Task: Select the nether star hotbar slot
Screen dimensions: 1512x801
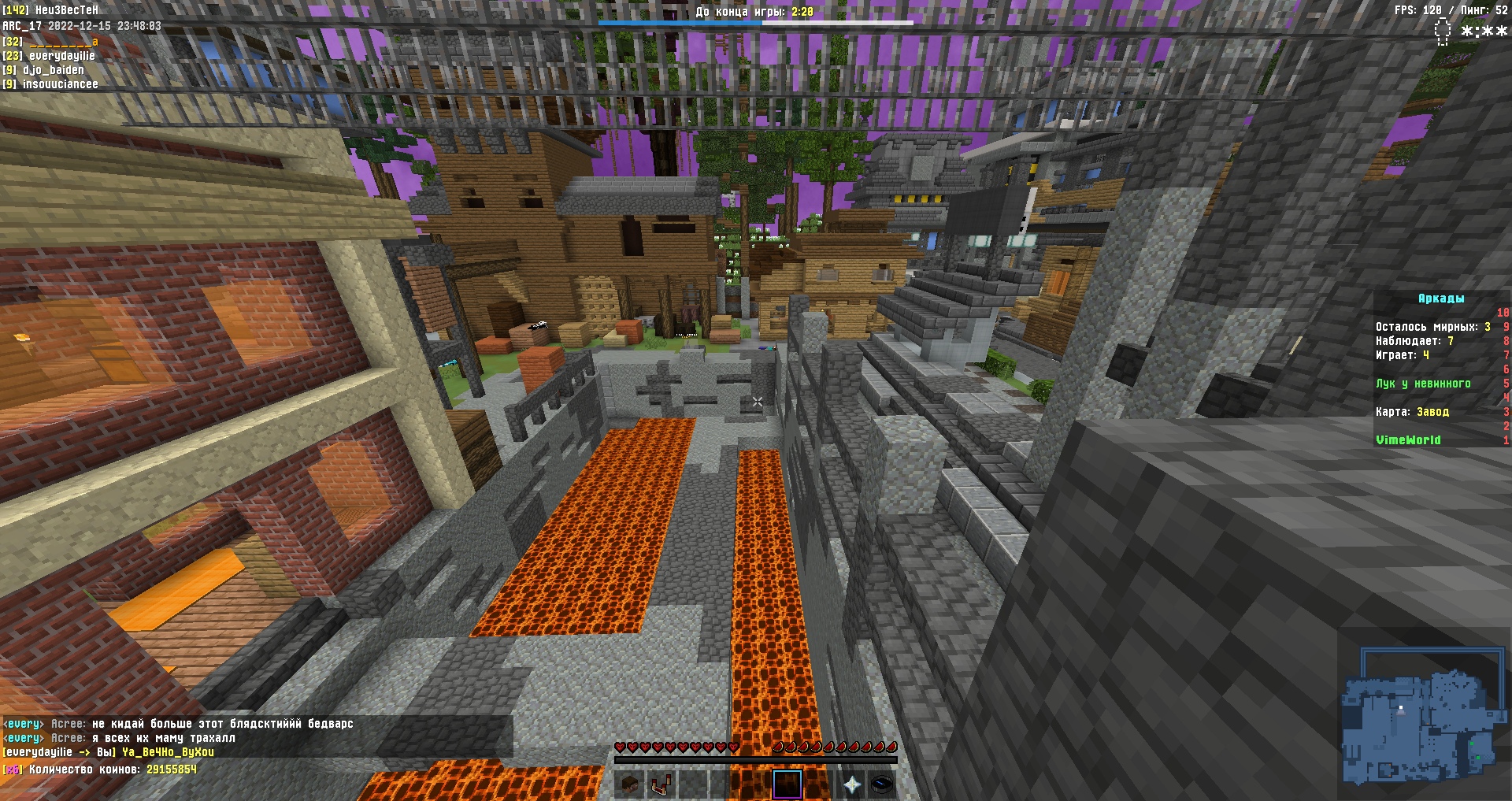Action: pos(852,784)
